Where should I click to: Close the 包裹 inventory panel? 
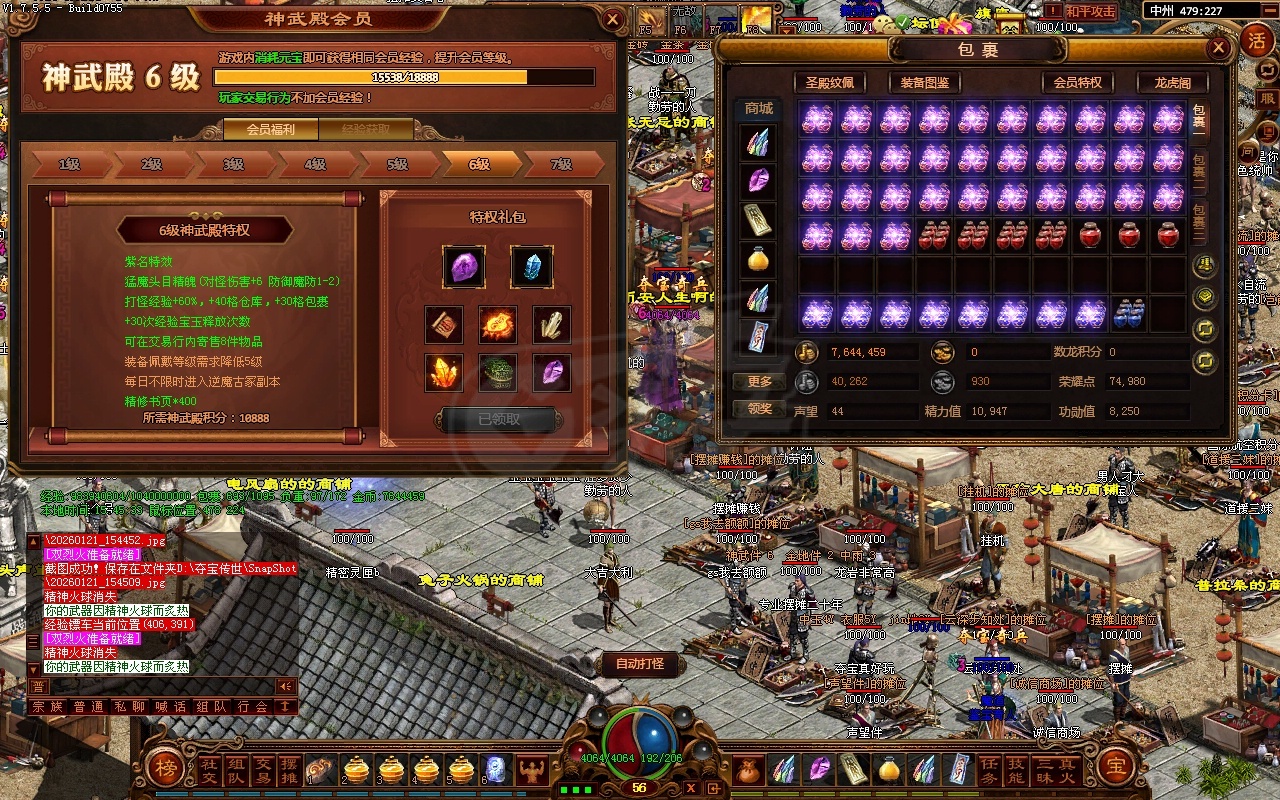pos(1218,47)
